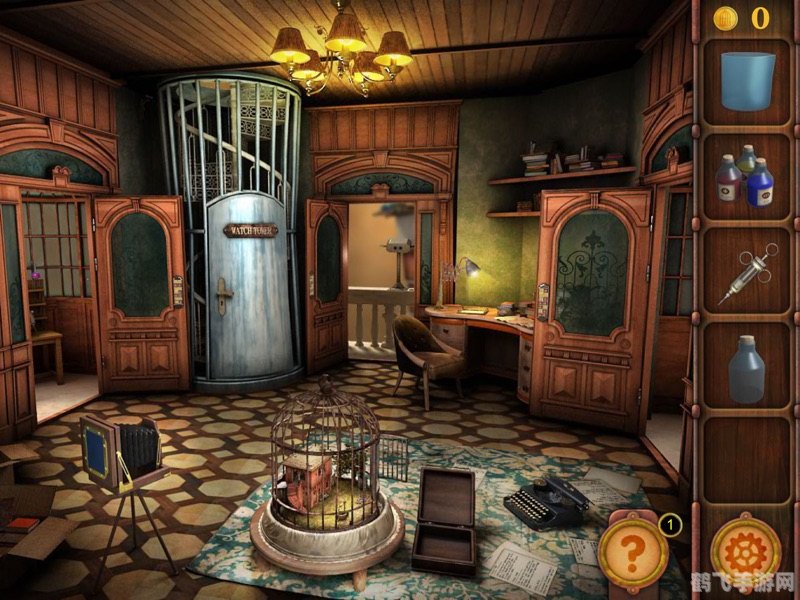Select the blue bucket inventory slot
Screen dimensions: 800x600
click(747, 81)
